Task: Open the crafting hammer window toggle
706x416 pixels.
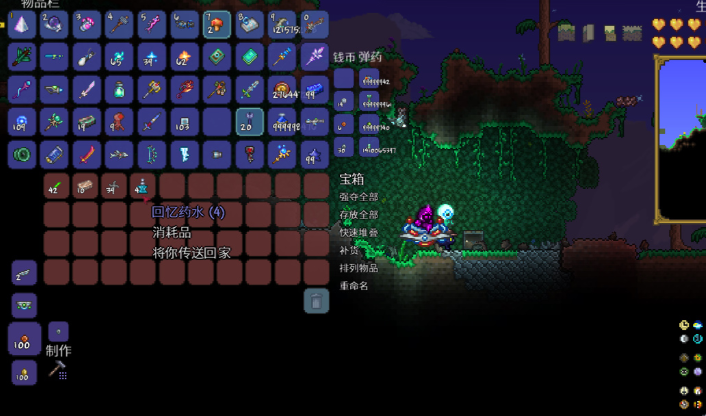Action: tap(57, 370)
